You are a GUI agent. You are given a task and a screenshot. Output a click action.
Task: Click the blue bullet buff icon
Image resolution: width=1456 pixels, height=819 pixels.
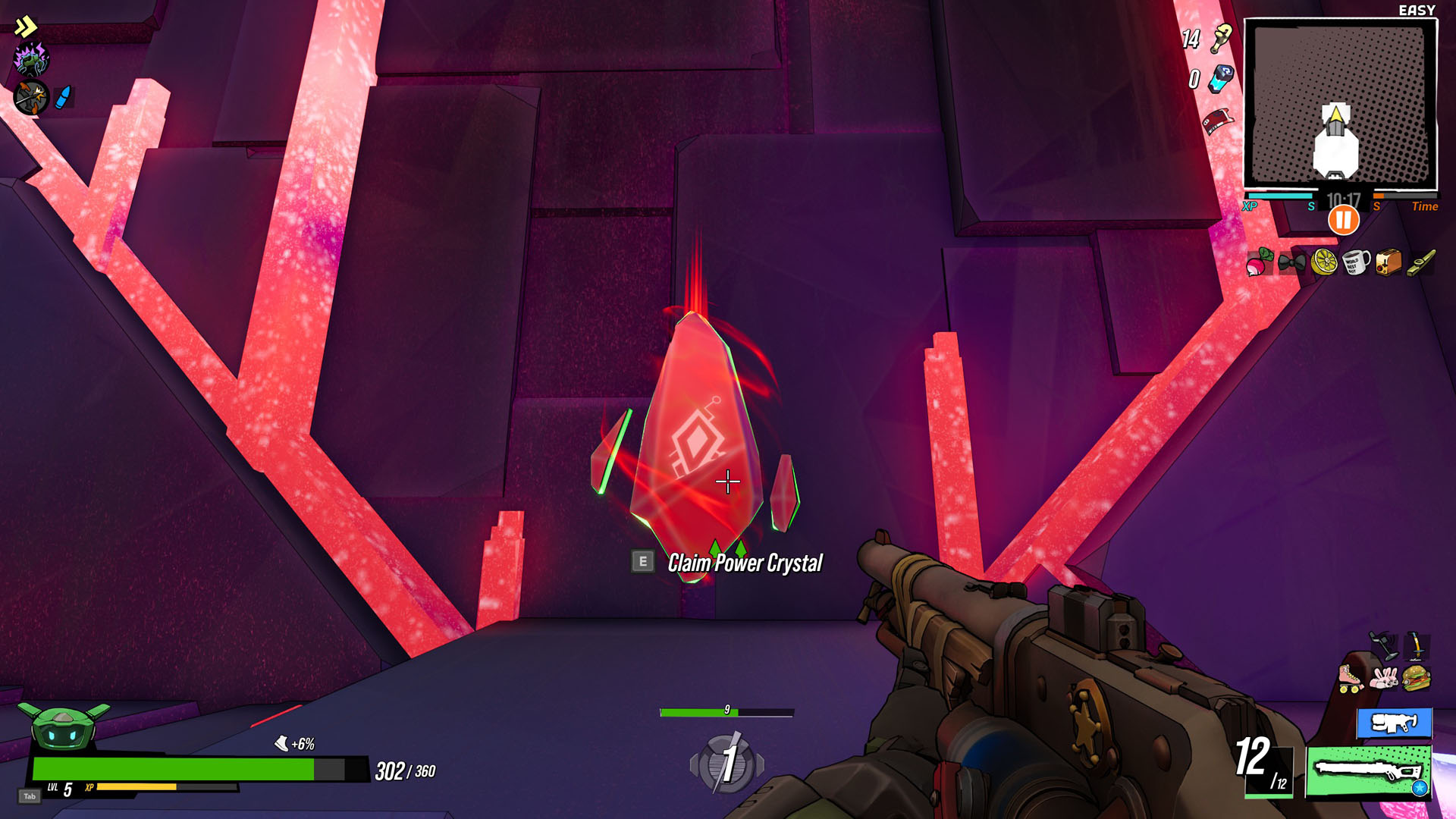click(64, 97)
